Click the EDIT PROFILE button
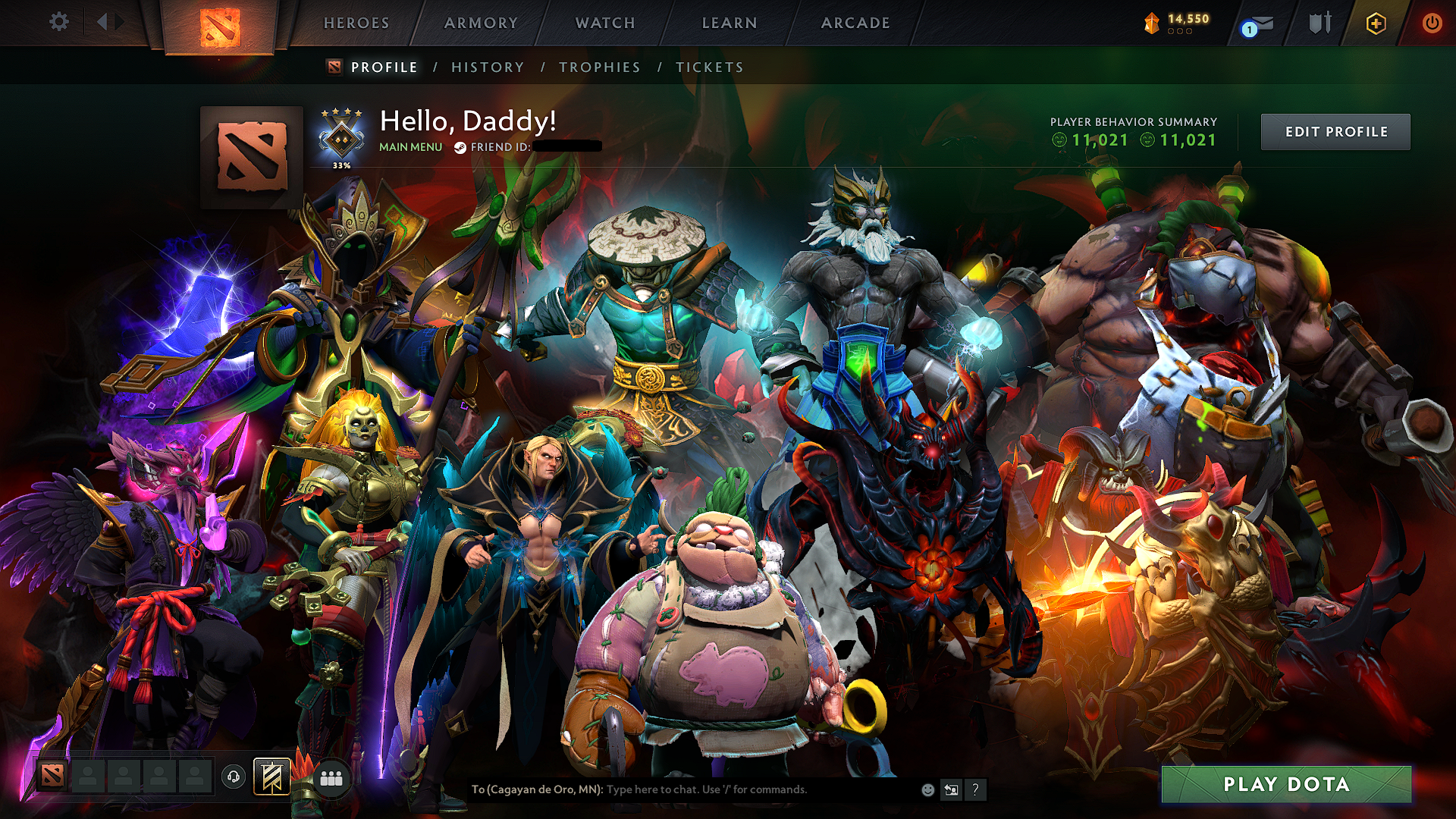 1335,131
